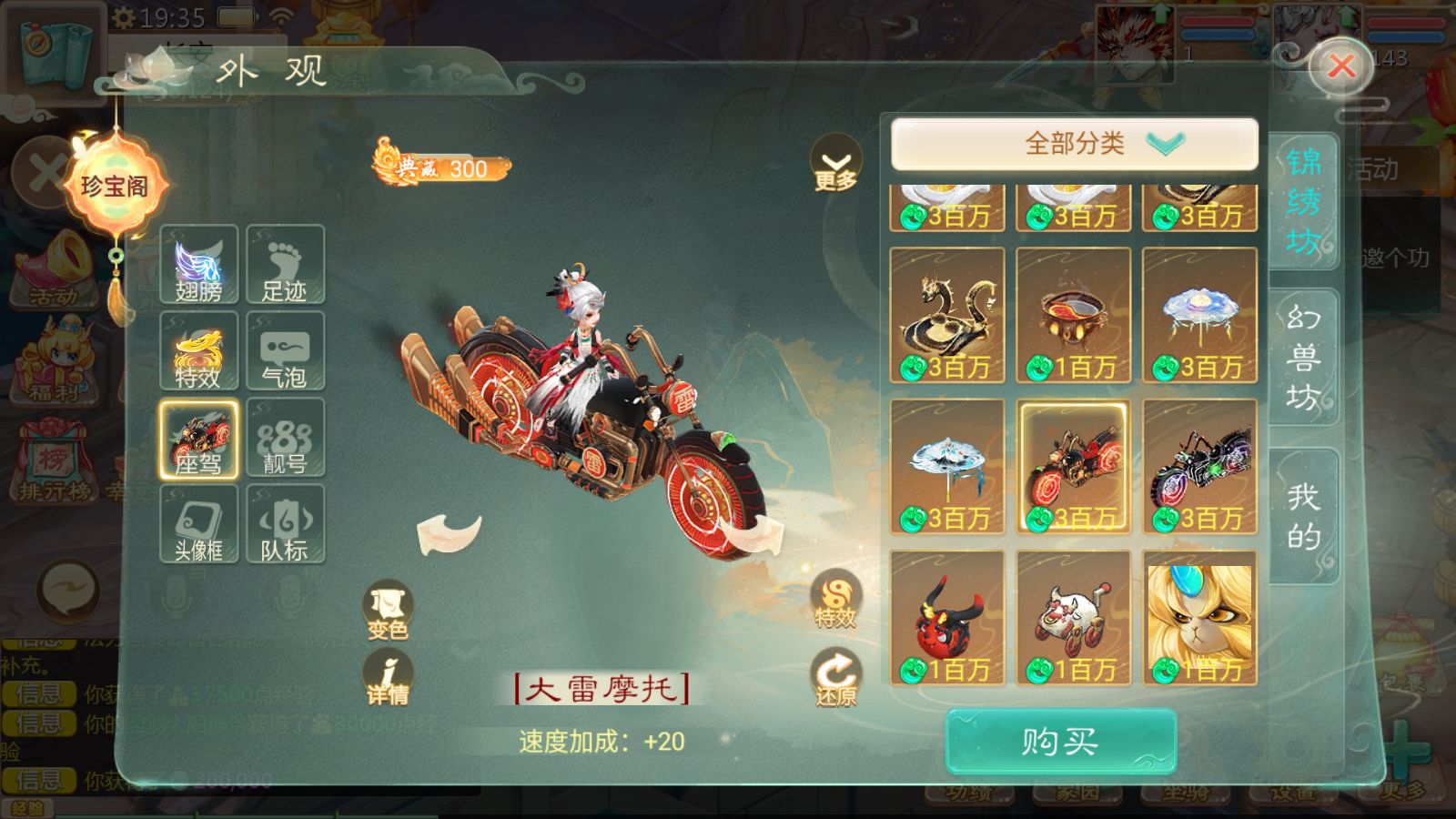Click the swan mount thumbnail priced 3百万
Viewport: 1456px width, 819px height.
tap(946, 314)
